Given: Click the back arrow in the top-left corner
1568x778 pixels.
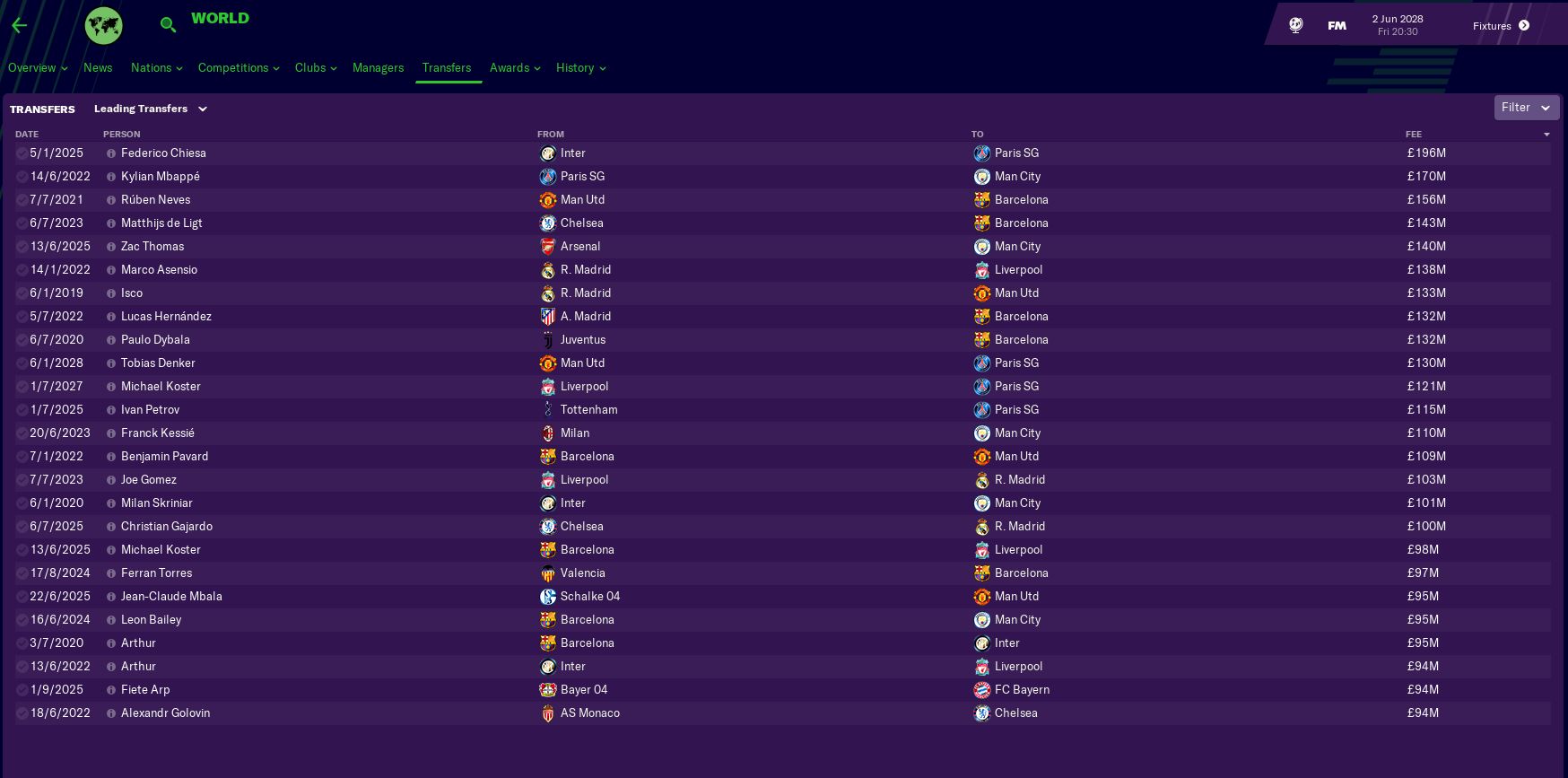Looking at the screenshot, I should 20,25.
